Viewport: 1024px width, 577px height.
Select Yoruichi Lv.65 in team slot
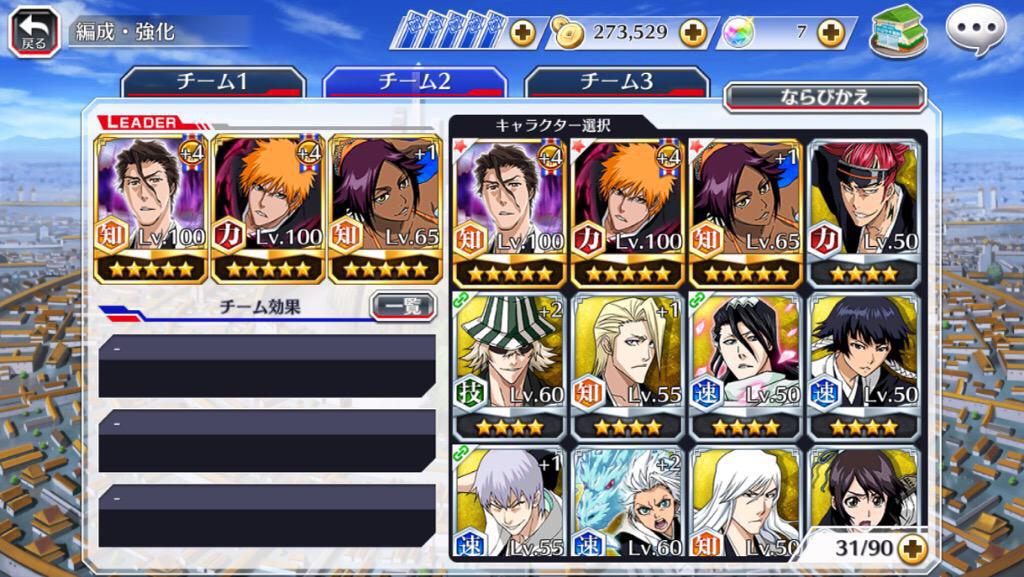[386, 209]
